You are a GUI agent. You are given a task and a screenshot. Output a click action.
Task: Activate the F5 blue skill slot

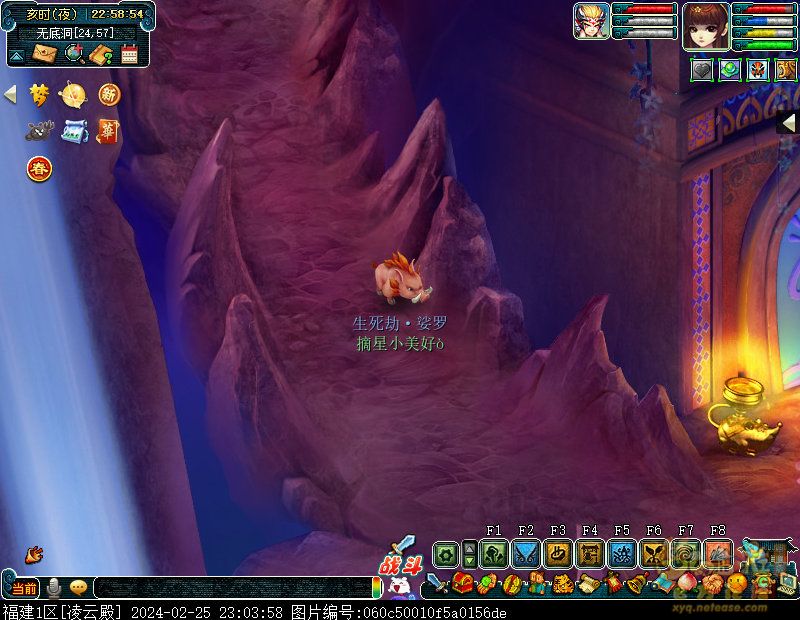(622, 553)
